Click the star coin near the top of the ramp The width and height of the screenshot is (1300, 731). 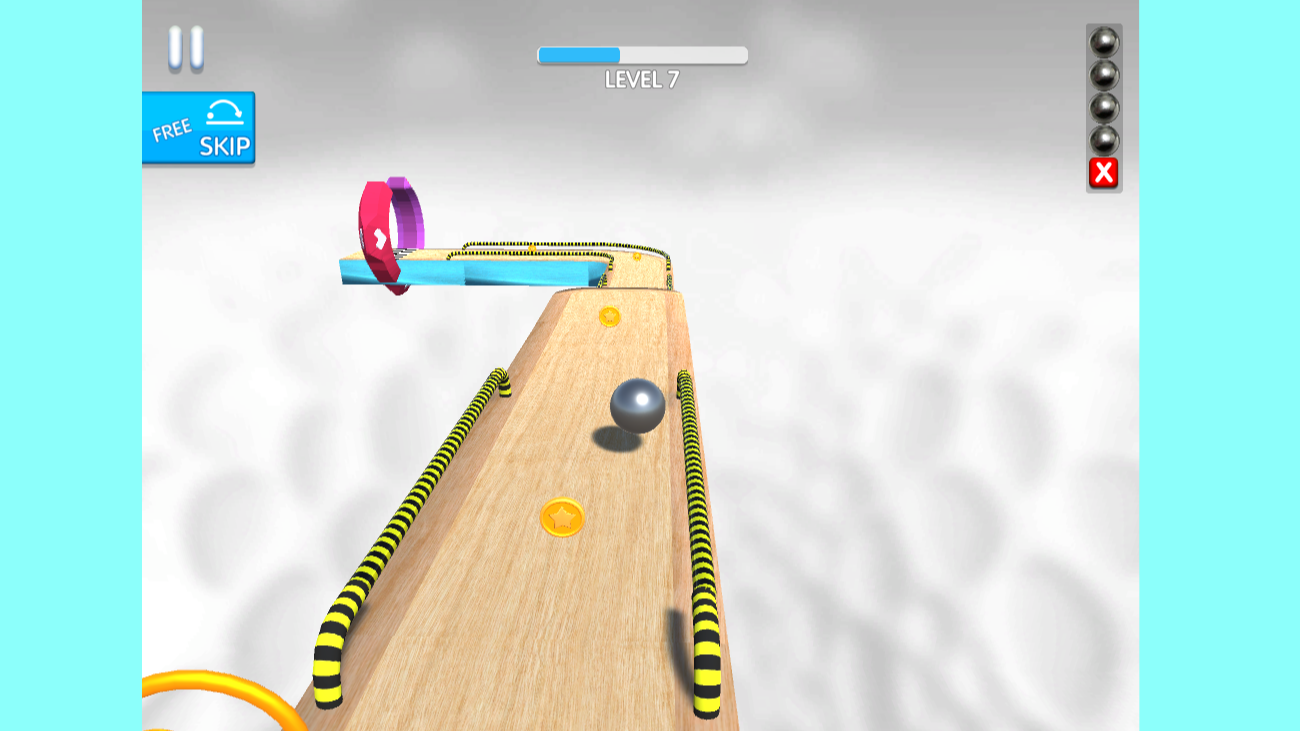609,316
